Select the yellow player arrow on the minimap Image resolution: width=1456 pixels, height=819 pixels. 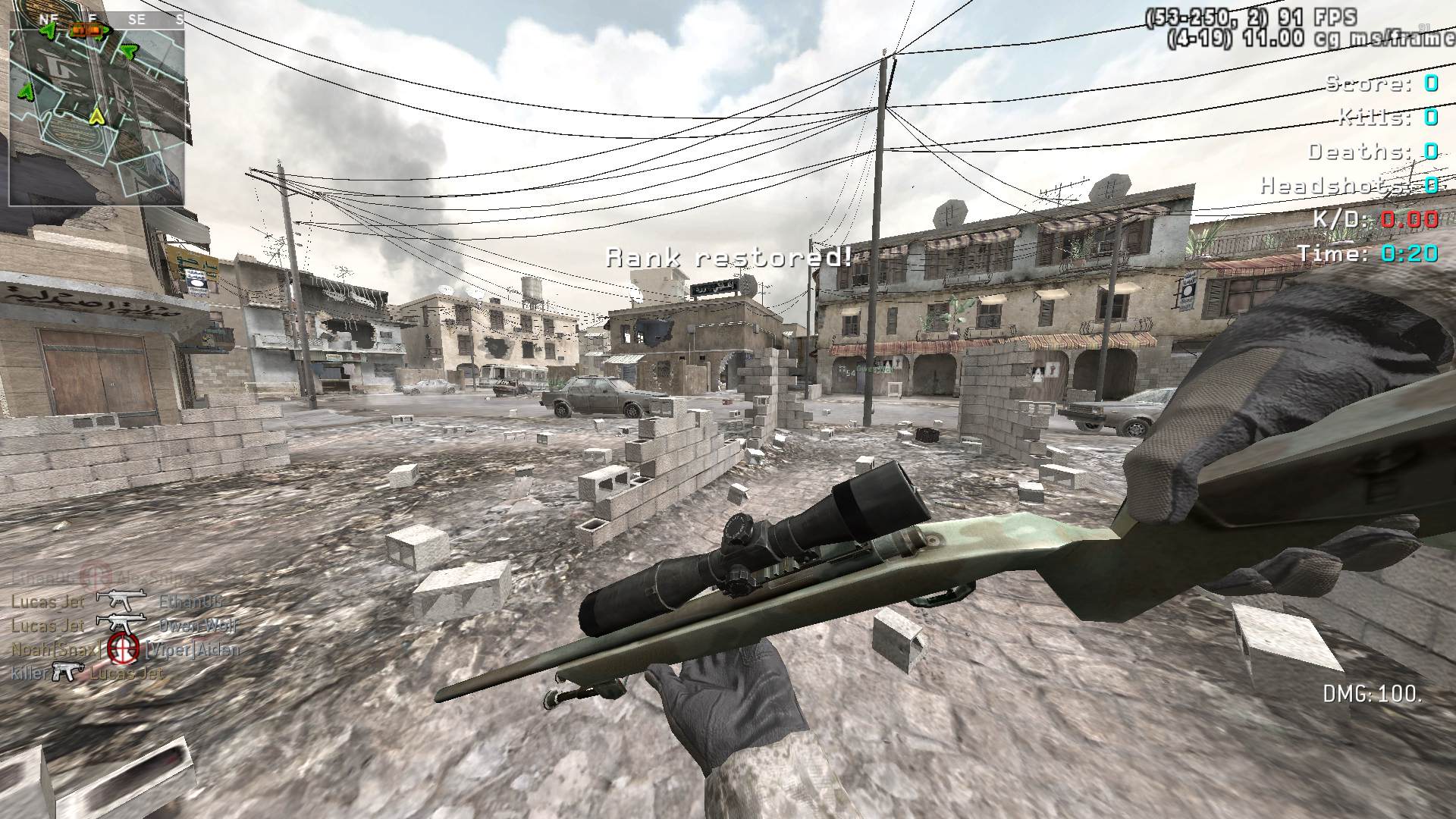click(x=96, y=117)
